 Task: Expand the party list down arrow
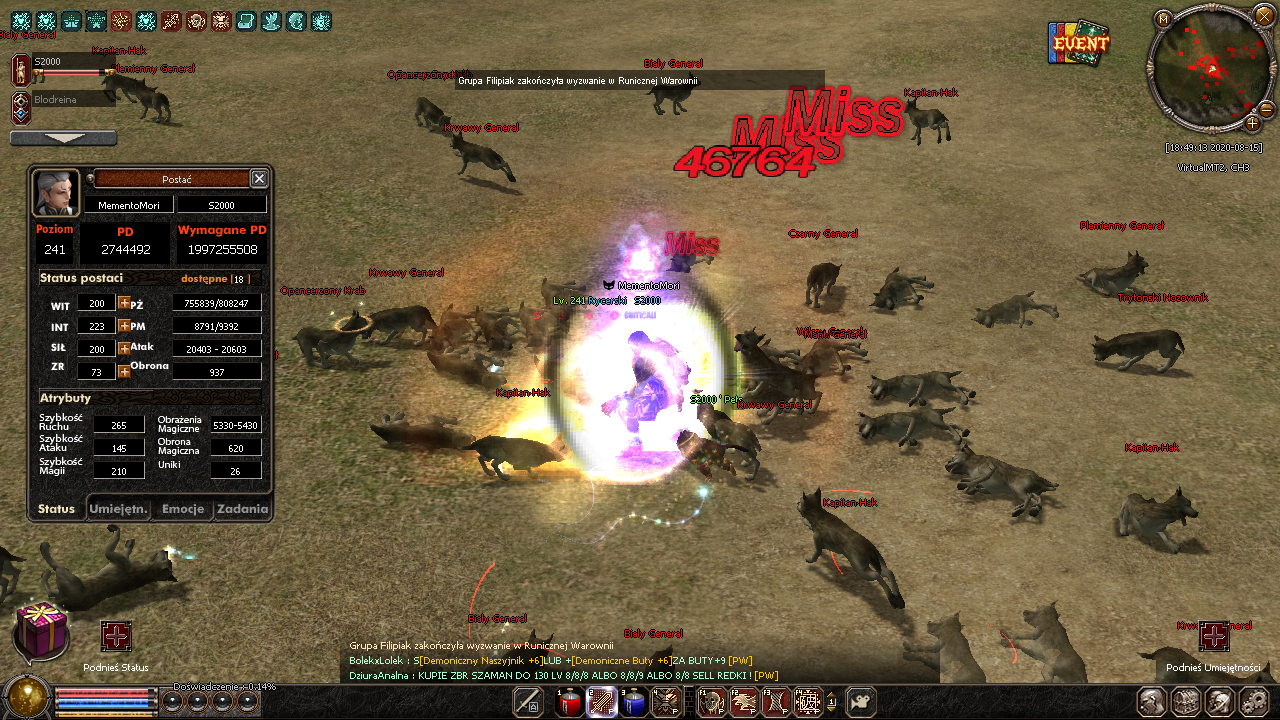(63, 138)
